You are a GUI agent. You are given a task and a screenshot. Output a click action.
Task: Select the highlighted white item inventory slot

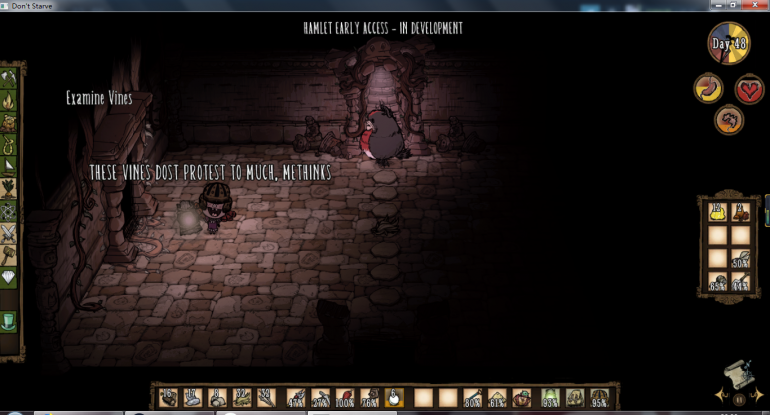(393, 397)
